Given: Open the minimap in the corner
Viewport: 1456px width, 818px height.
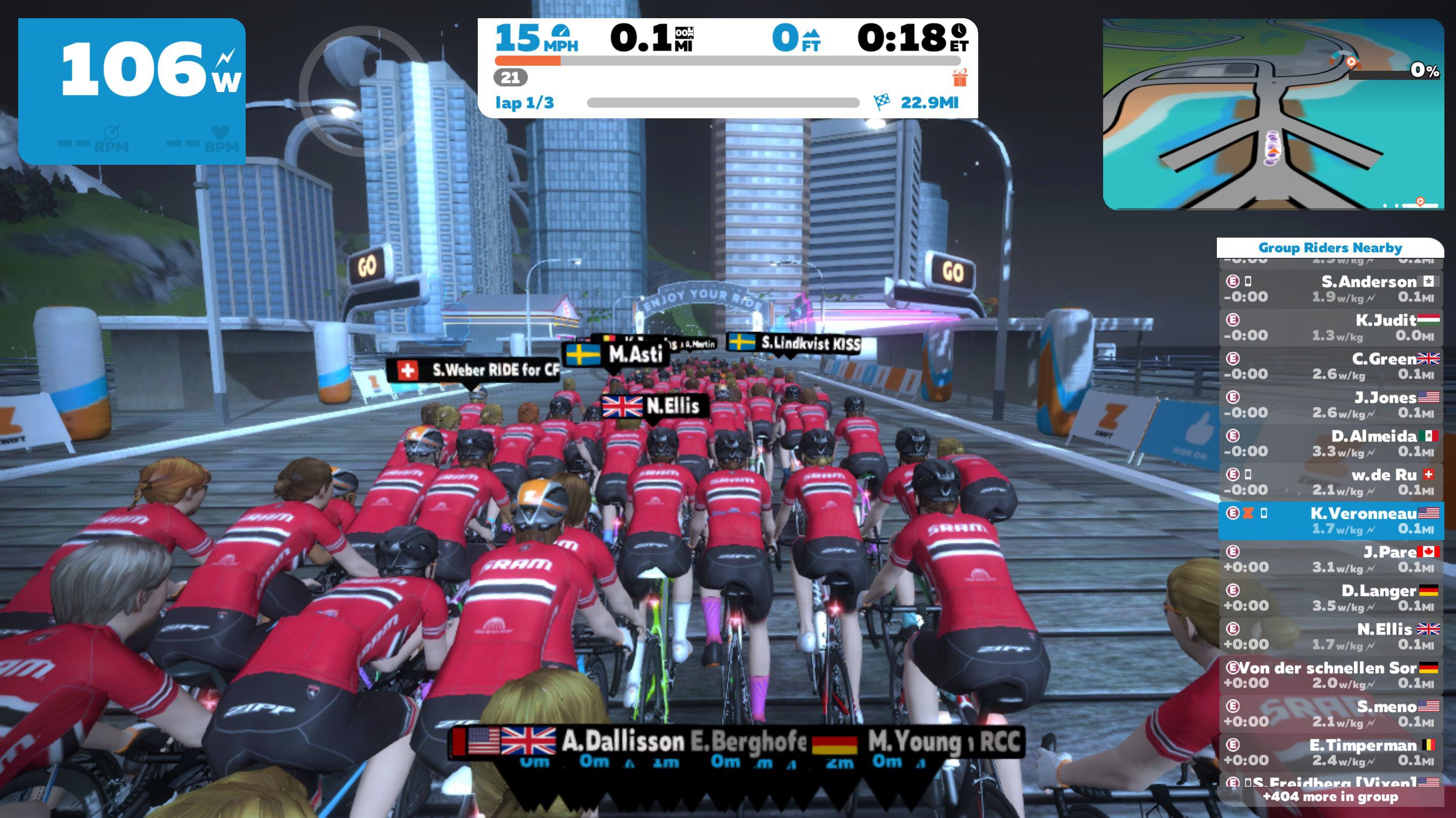Looking at the screenshot, I should (x=1273, y=114).
